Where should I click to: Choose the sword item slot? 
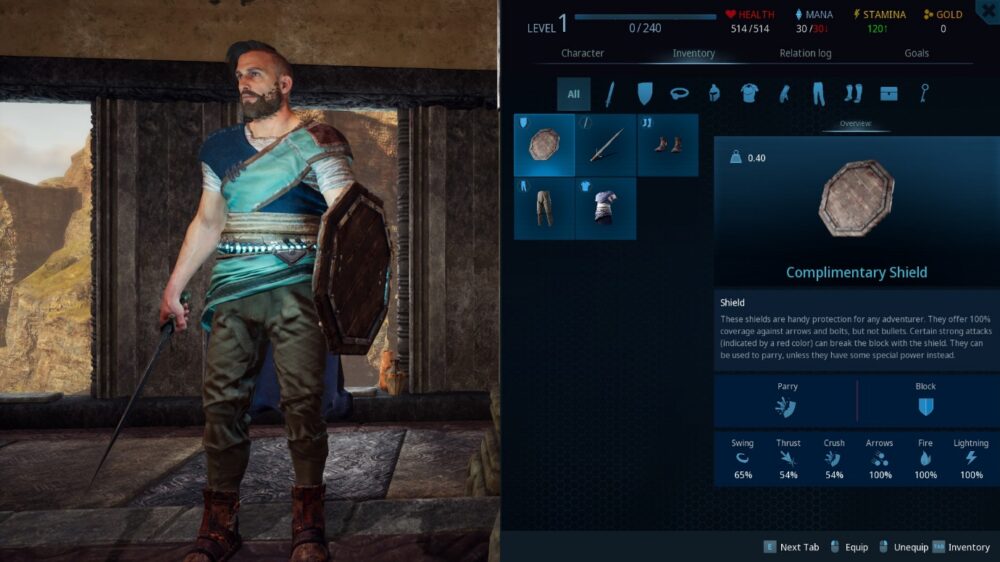(x=606, y=145)
